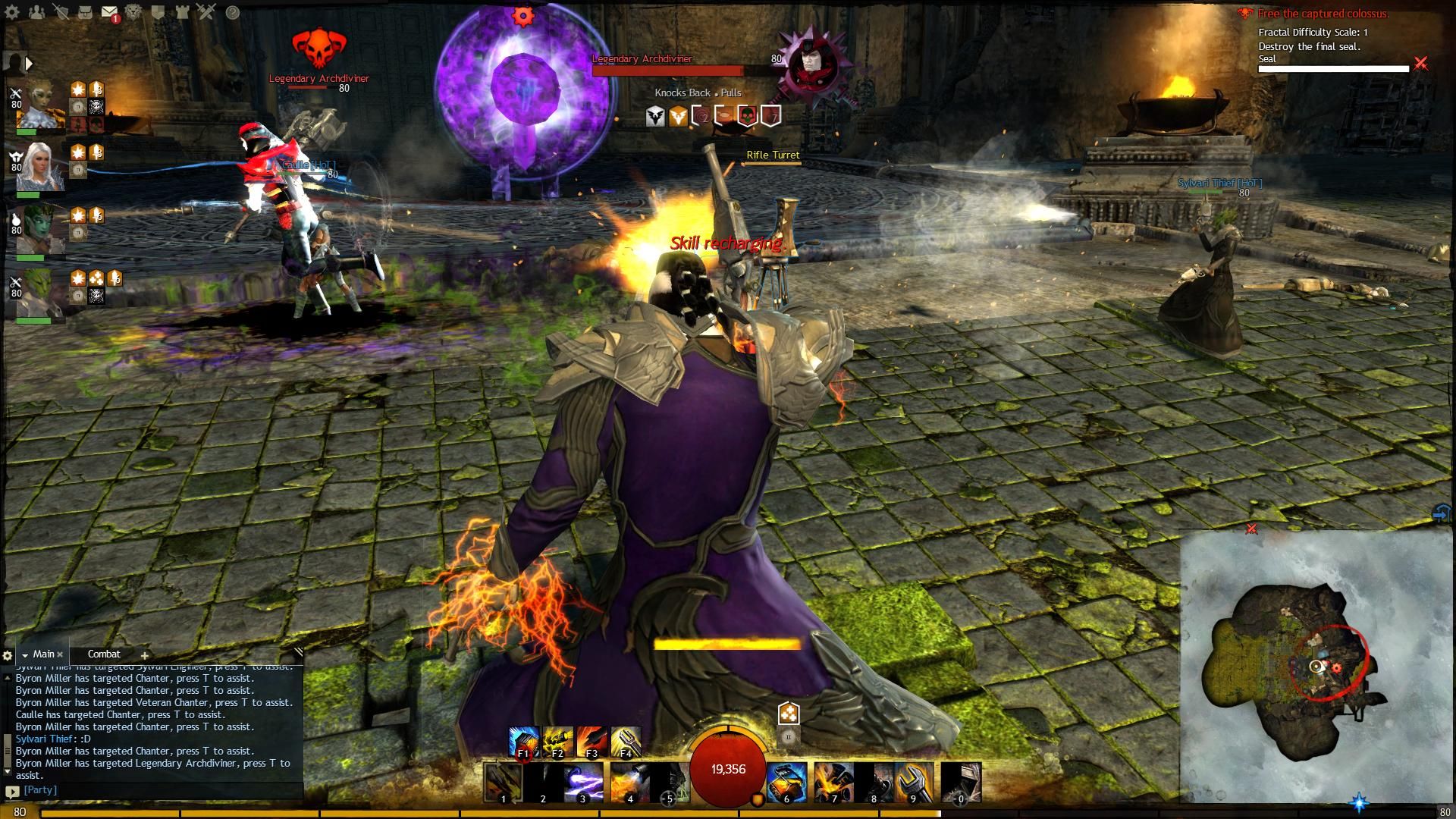1456x819 pixels.
Task: Use the healing turret skill in slot 6
Action: [786, 782]
